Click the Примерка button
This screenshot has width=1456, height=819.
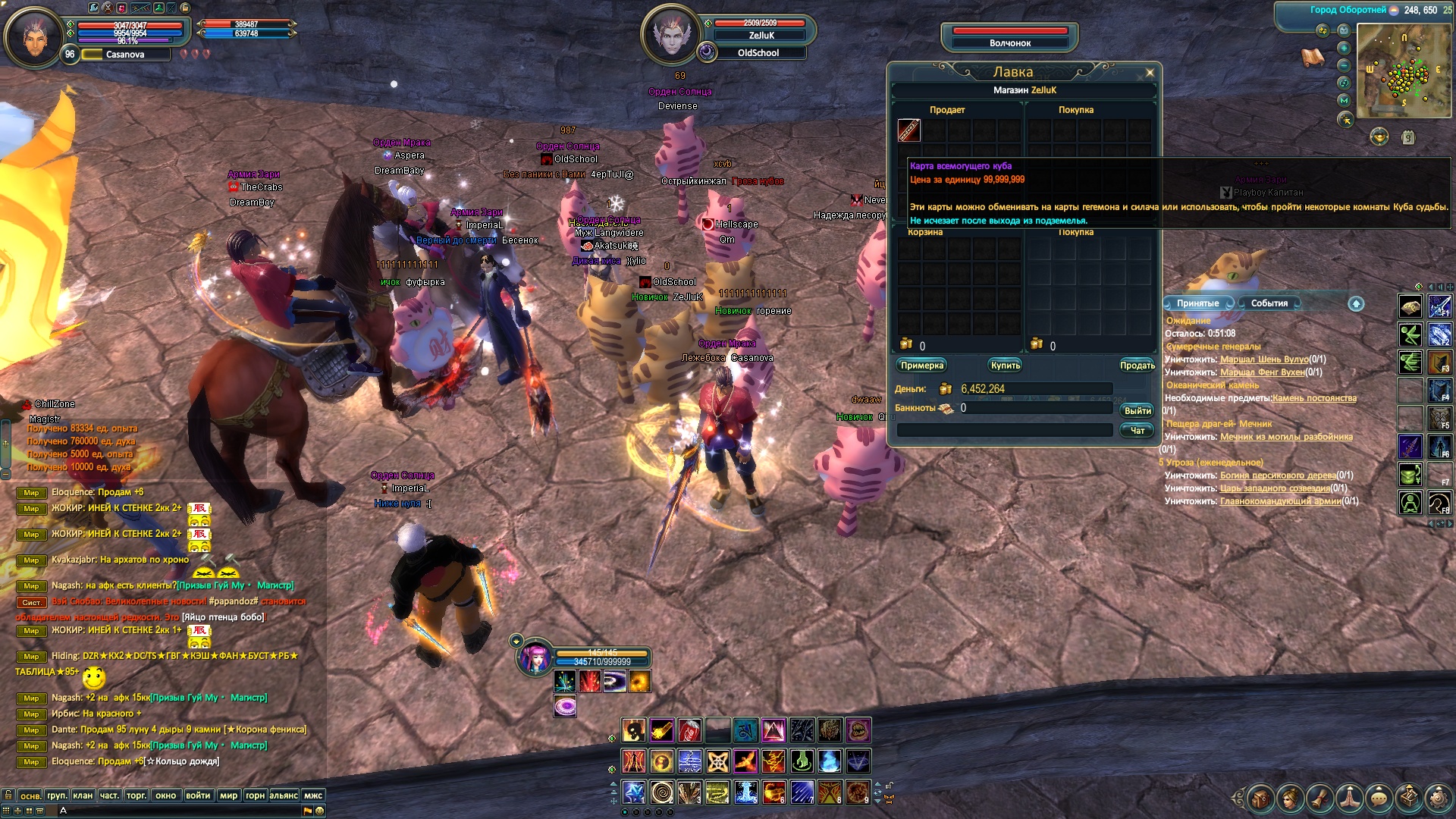(x=921, y=366)
